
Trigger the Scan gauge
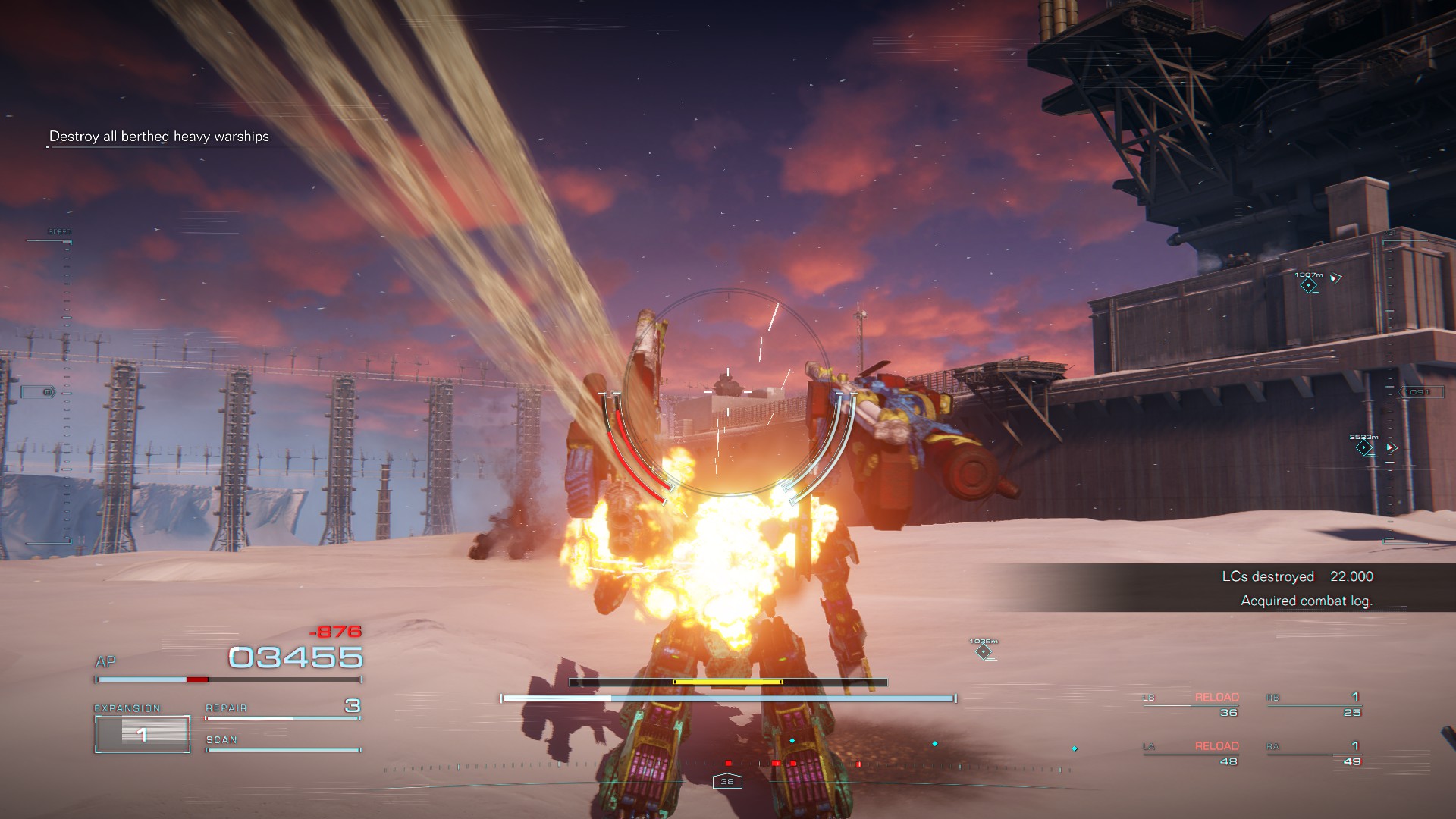click(282, 744)
